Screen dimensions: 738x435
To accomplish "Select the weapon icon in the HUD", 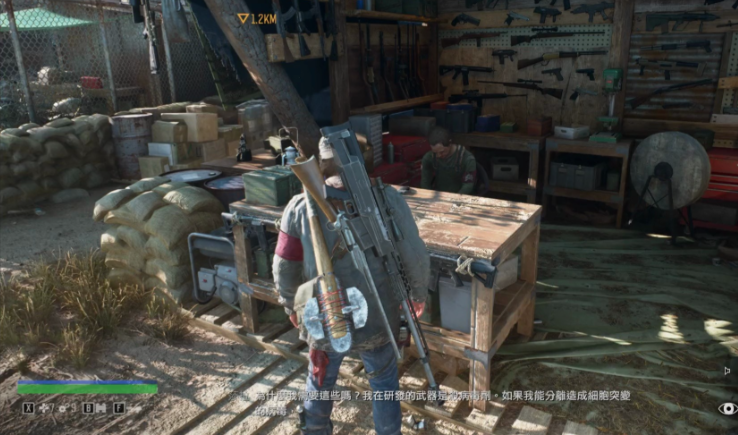I will coord(135,408).
